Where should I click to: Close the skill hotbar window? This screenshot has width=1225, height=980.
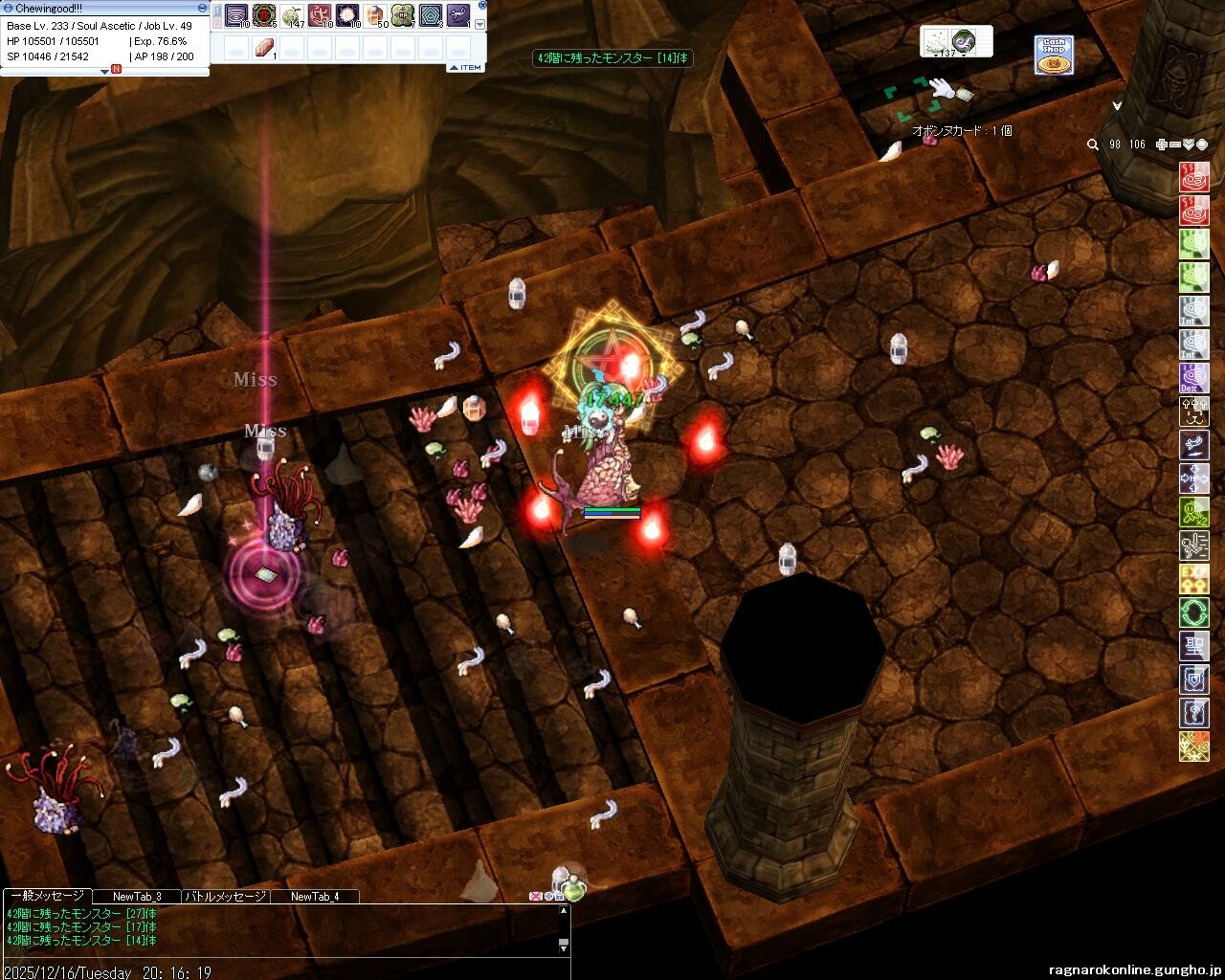click(x=480, y=8)
